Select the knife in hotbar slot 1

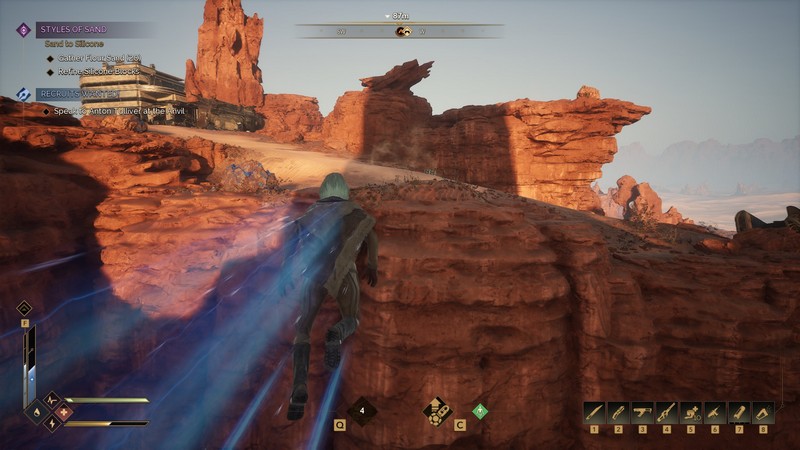(594, 412)
